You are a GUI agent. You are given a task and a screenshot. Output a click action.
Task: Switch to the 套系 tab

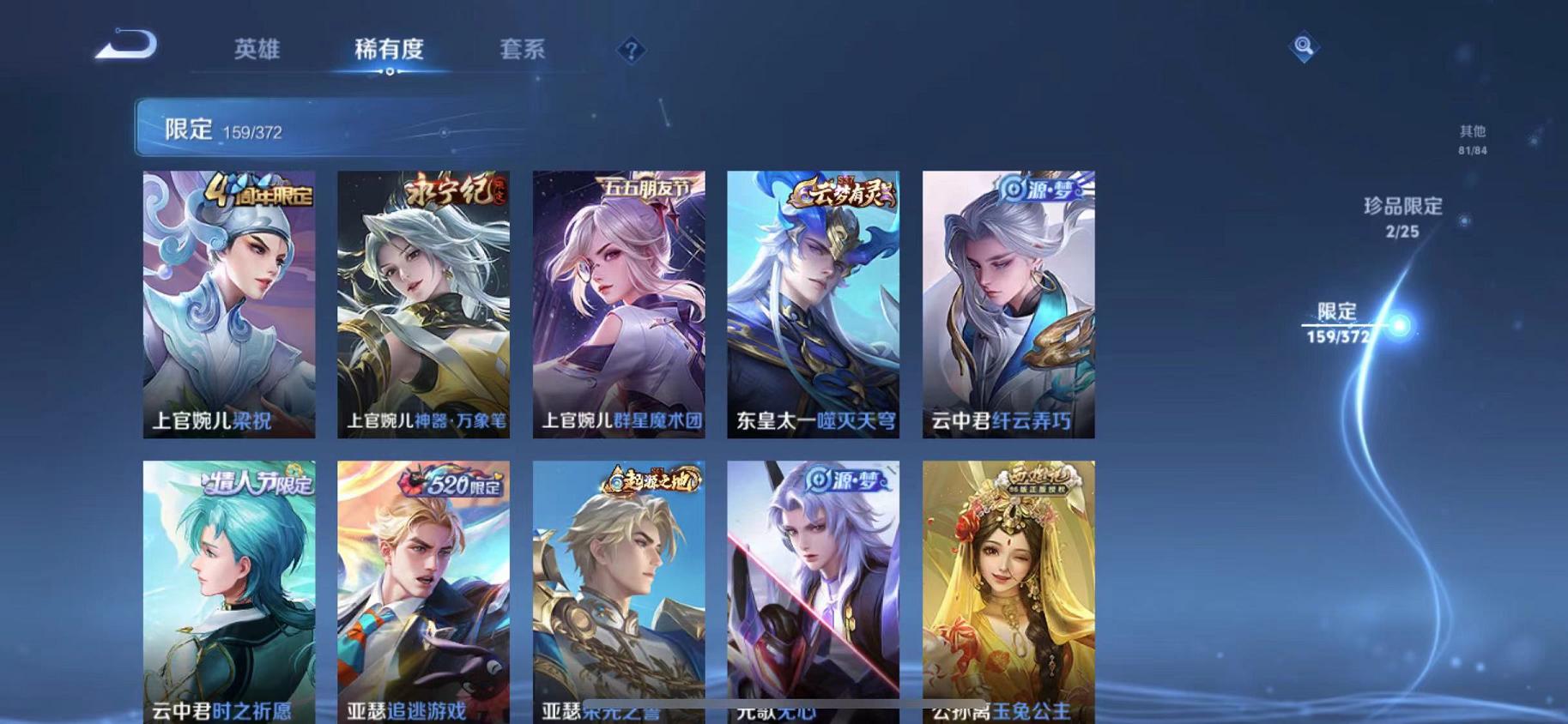pyautogui.click(x=524, y=49)
